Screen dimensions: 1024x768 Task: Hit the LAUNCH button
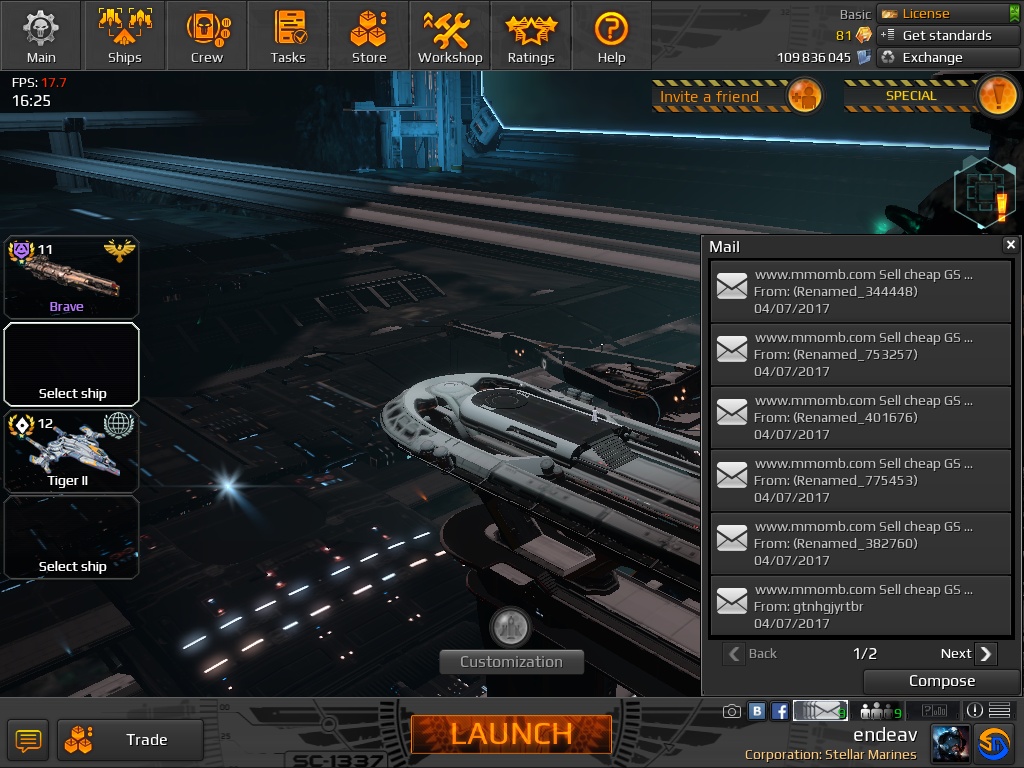click(x=511, y=734)
